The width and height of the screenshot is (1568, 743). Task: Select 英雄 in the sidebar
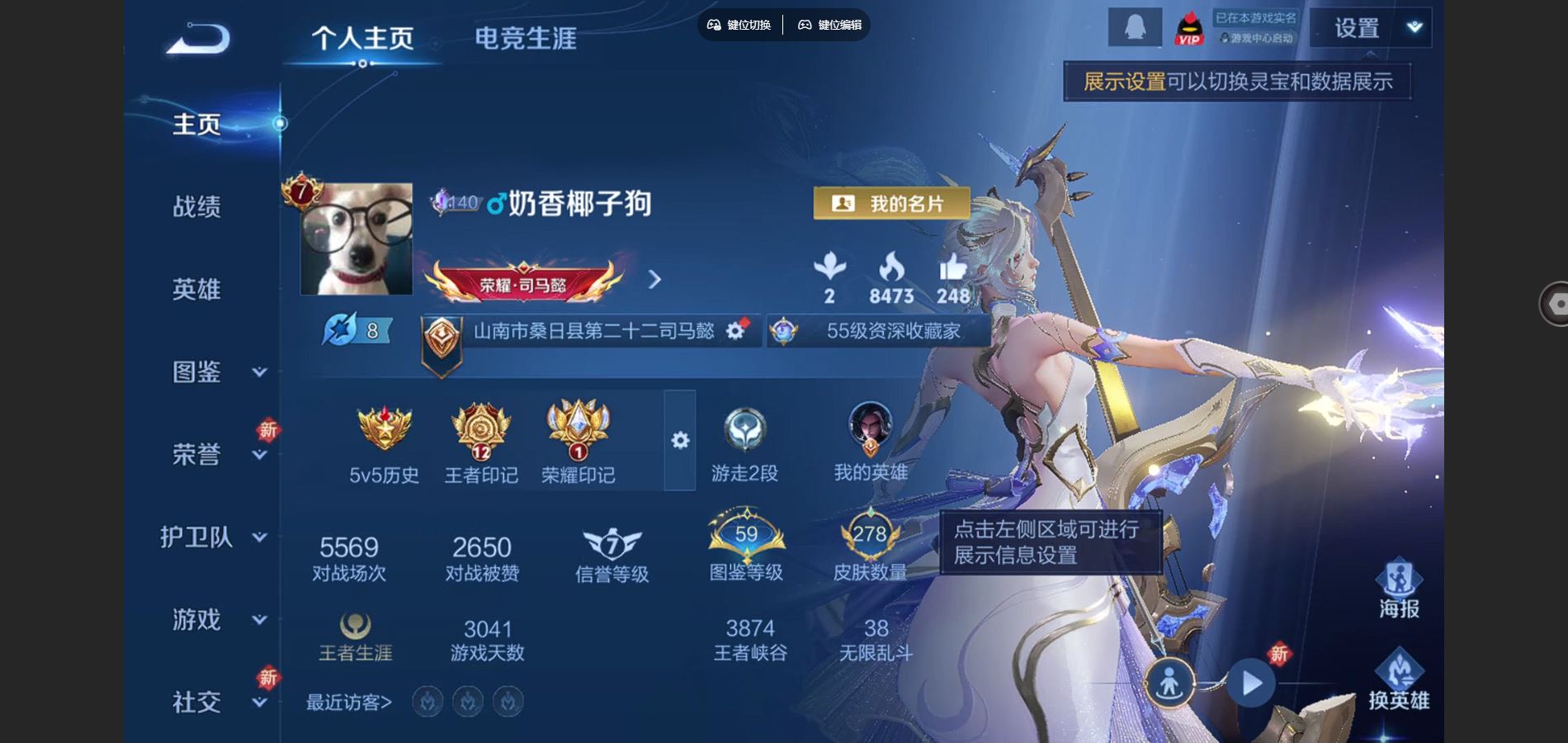(196, 289)
